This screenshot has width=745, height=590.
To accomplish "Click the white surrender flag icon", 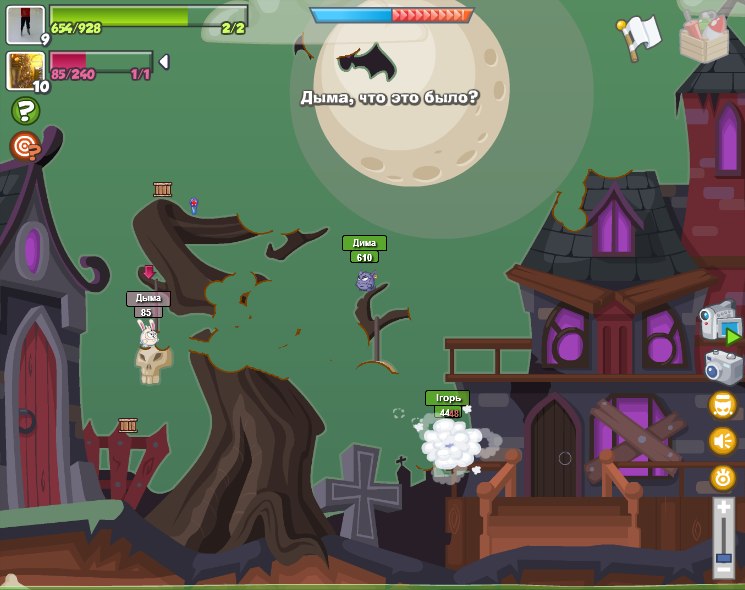I will 640,35.
